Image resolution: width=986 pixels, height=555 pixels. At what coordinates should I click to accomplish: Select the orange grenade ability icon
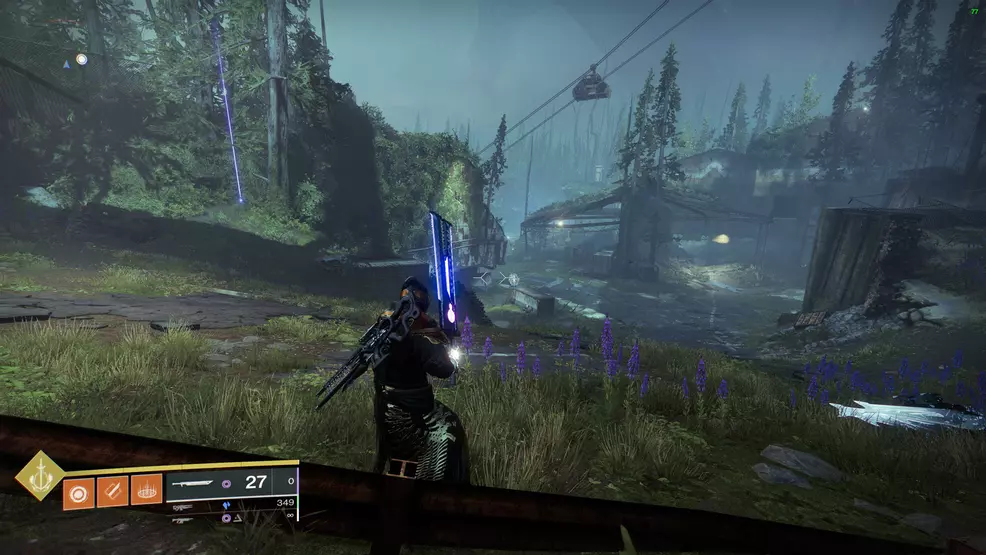(79, 490)
